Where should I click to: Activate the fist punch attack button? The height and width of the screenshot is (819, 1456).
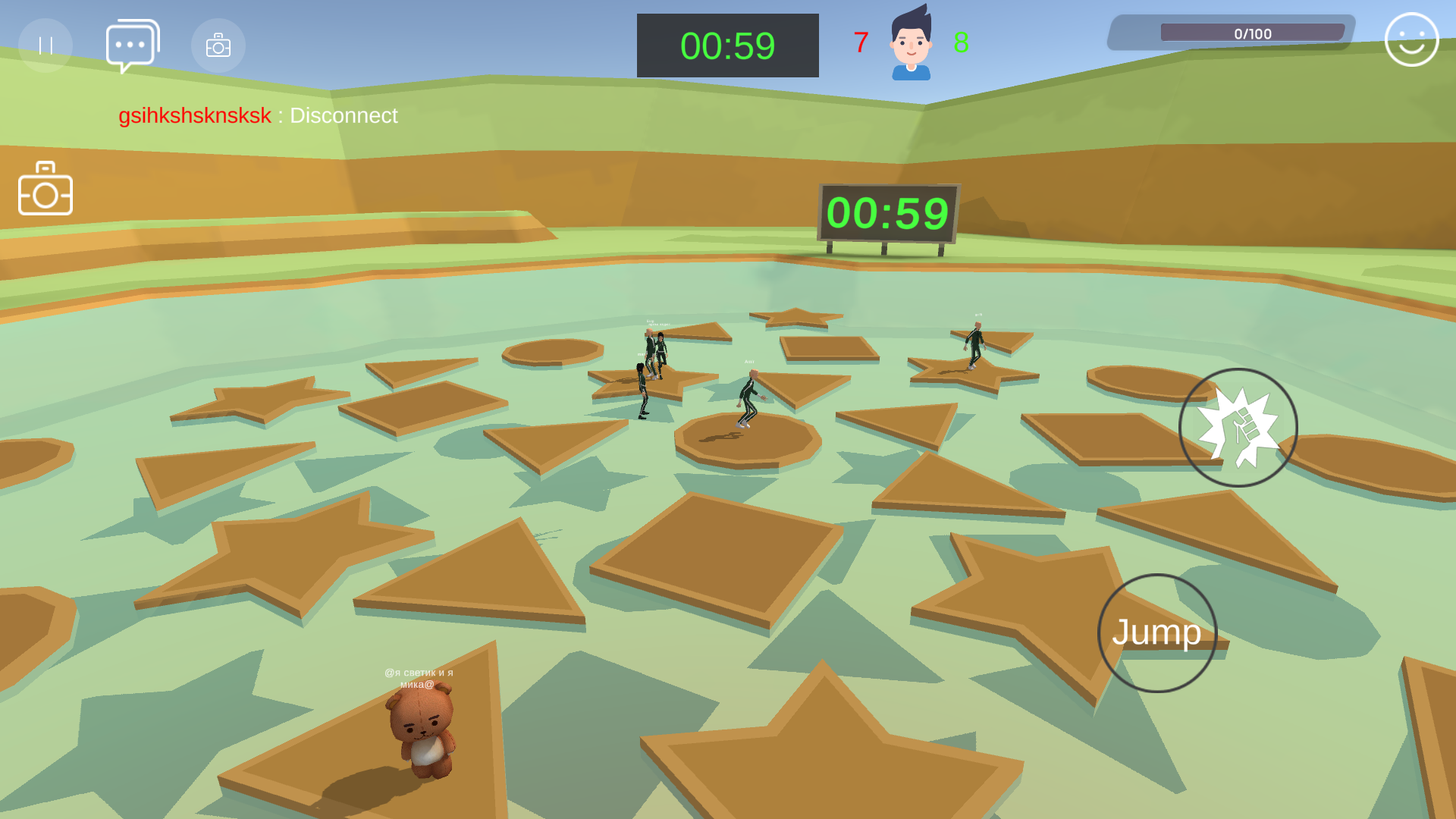coord(1238,428)
